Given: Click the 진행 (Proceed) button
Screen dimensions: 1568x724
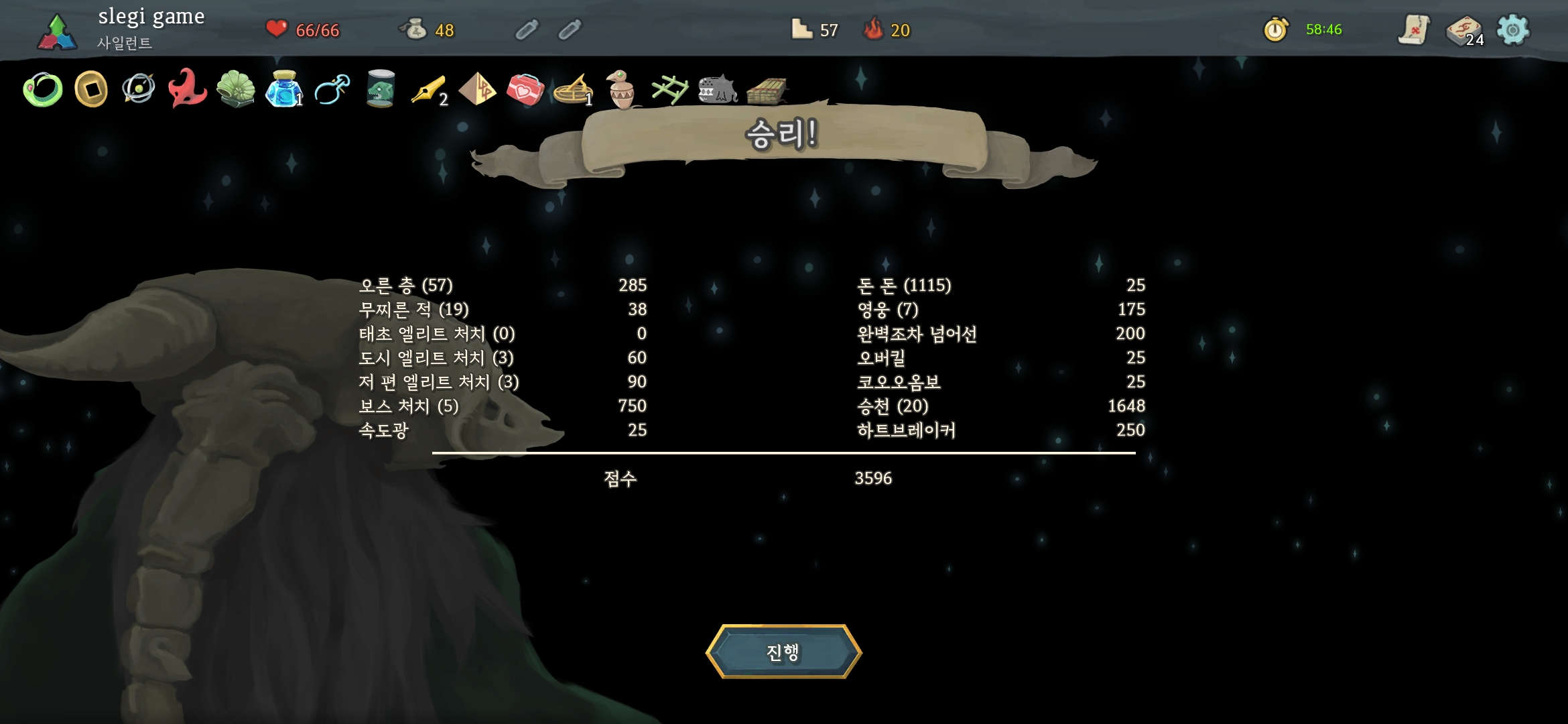Looking at the screenshot, I should click(783, 652).
